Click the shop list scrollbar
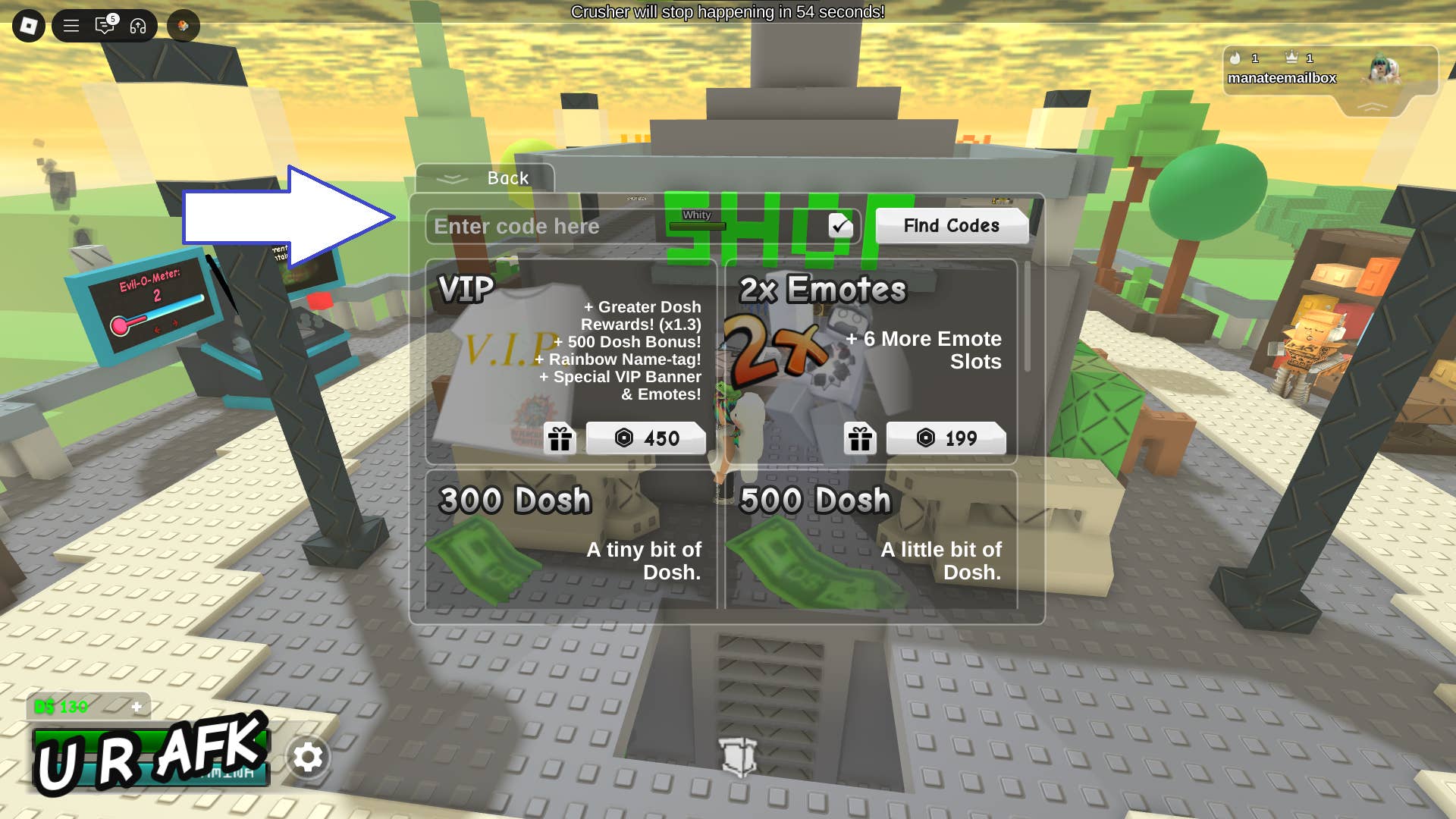The image size is (1456, 819). [x=1028, y=317]
